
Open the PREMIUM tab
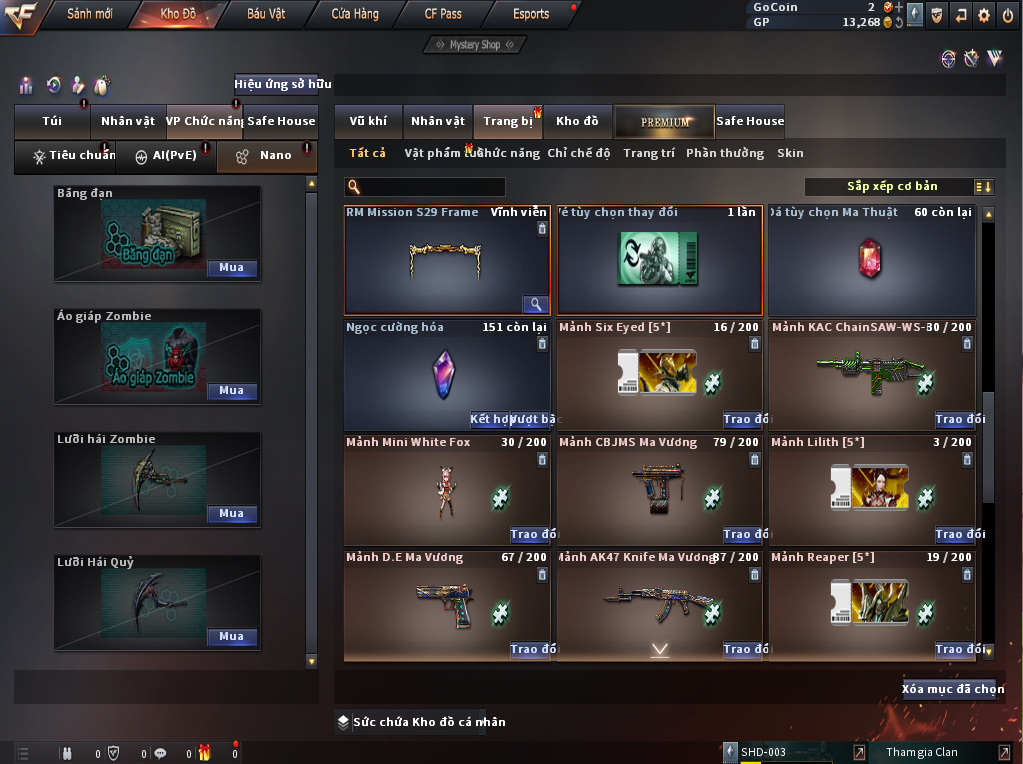point(665,121)
